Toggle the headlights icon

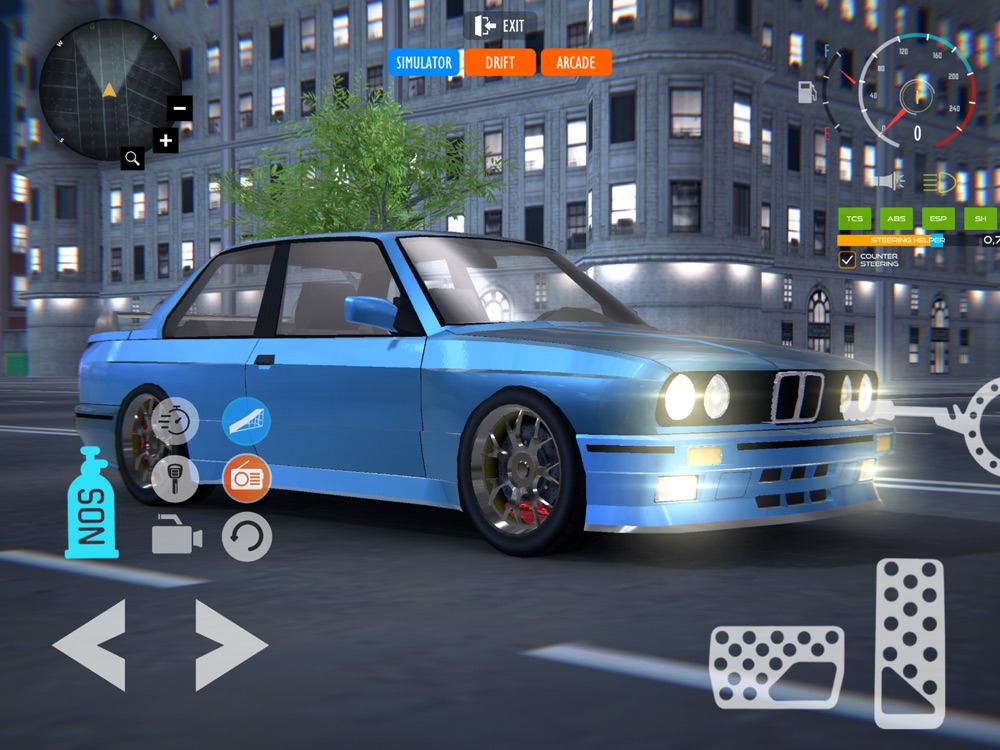938,182
